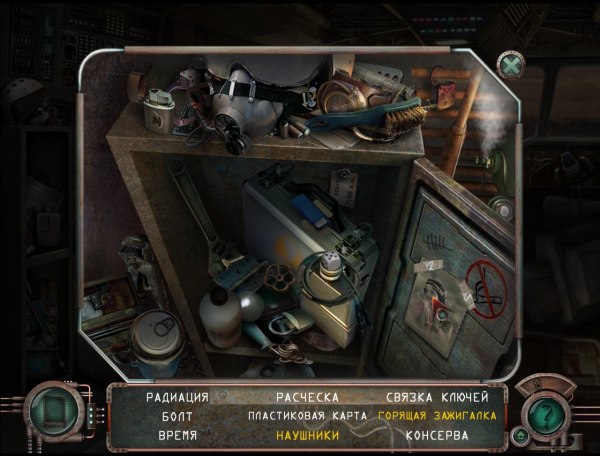Viewport: 600px width, 456px height.
Task: Select СВЯЗКА КЛЮЧЕЙ in the list
Action: (434, 397)
